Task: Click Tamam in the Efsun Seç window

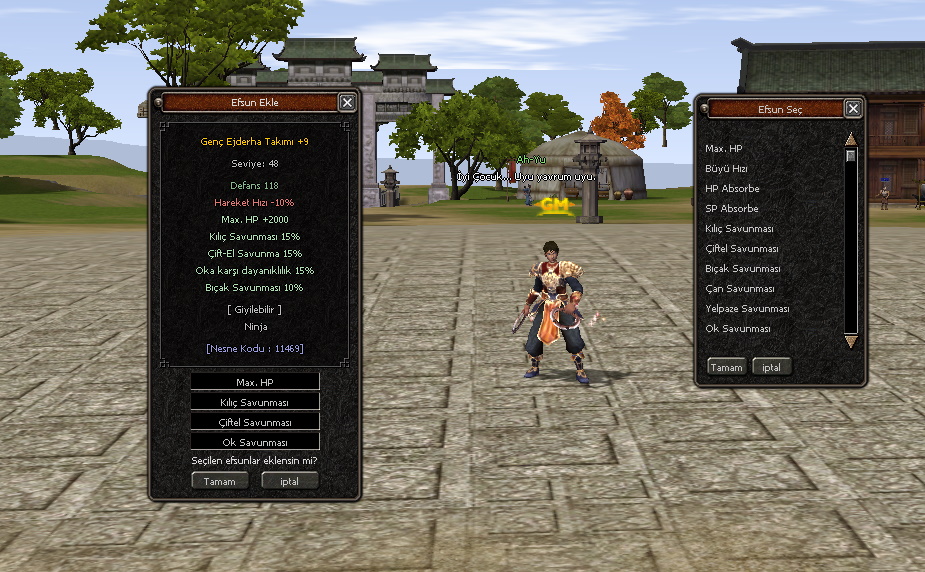Action: (727, 367)
